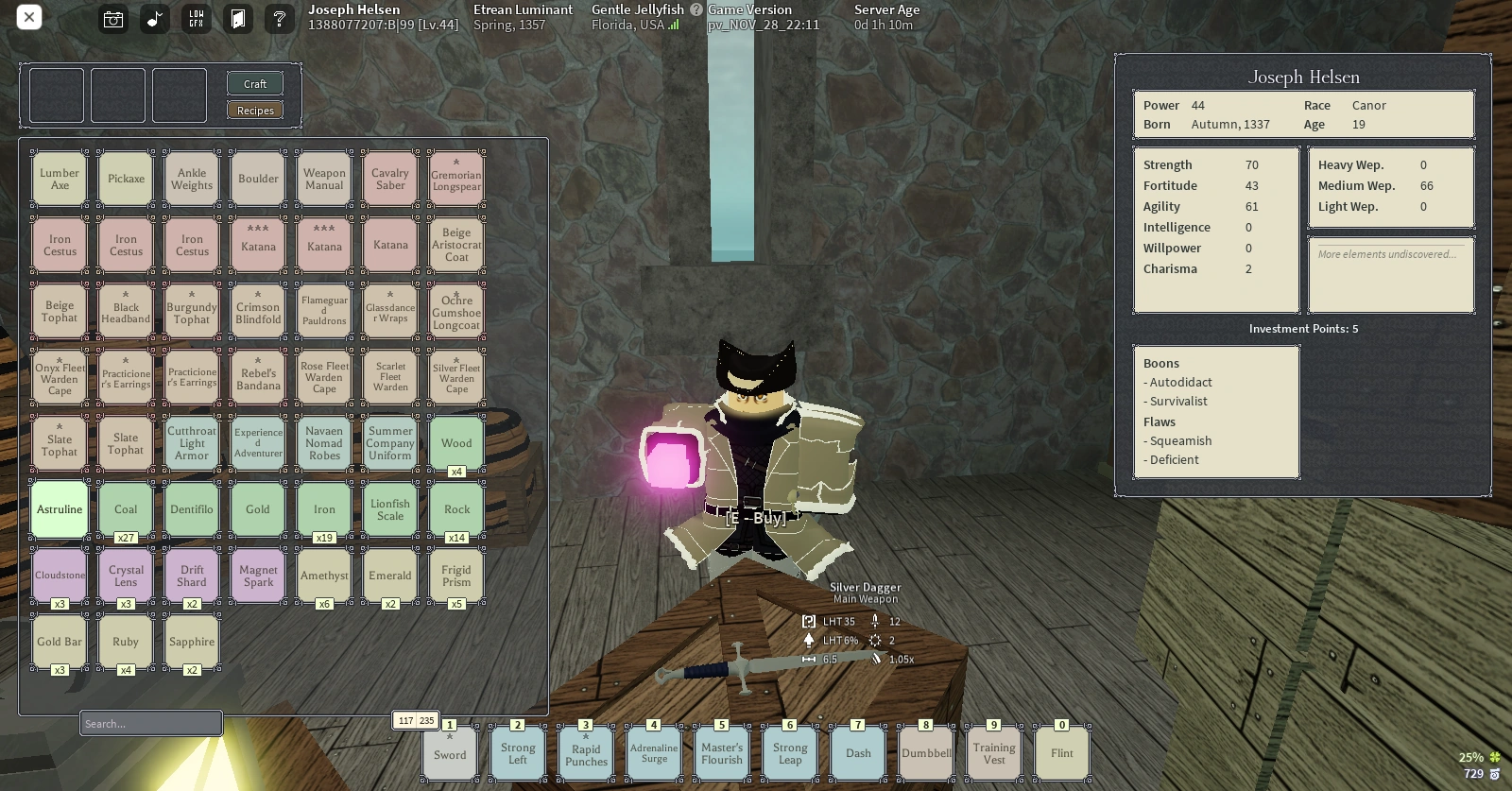Select the Dash ability in the hotbar

click(857, 752)
